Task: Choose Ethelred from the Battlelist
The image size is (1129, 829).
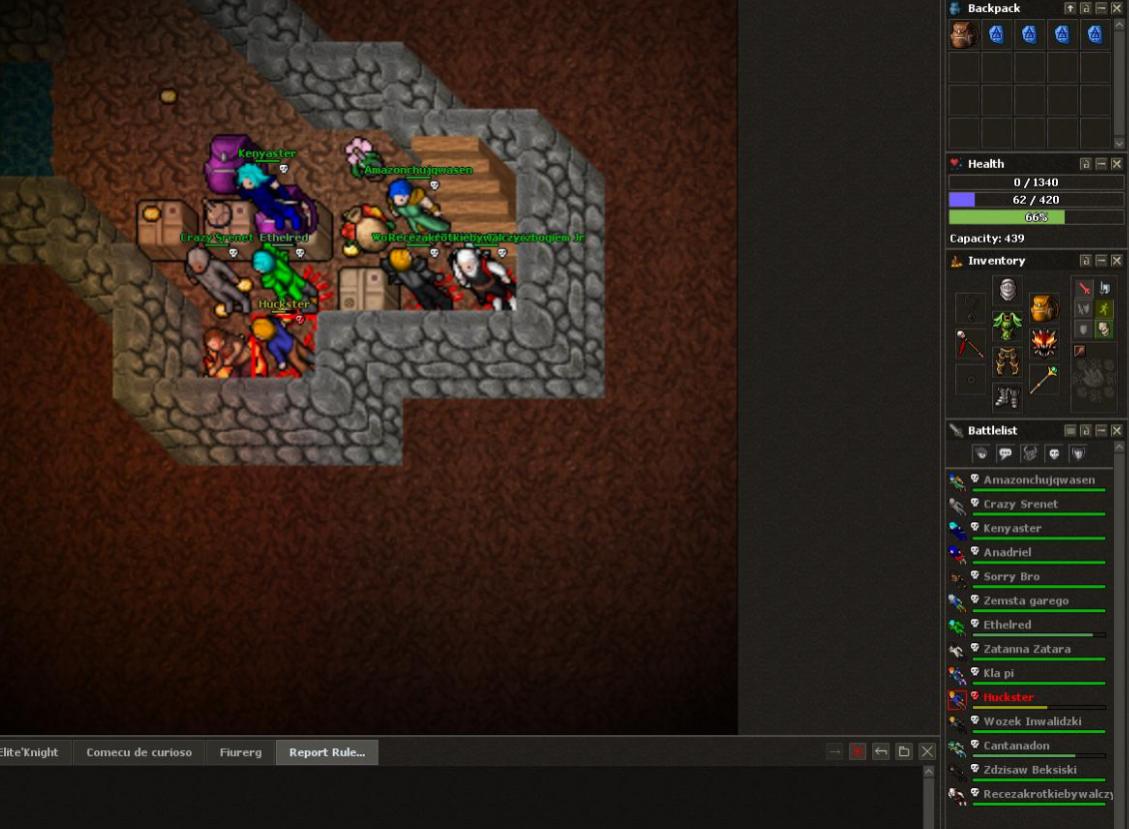Action: (1006, 625)
